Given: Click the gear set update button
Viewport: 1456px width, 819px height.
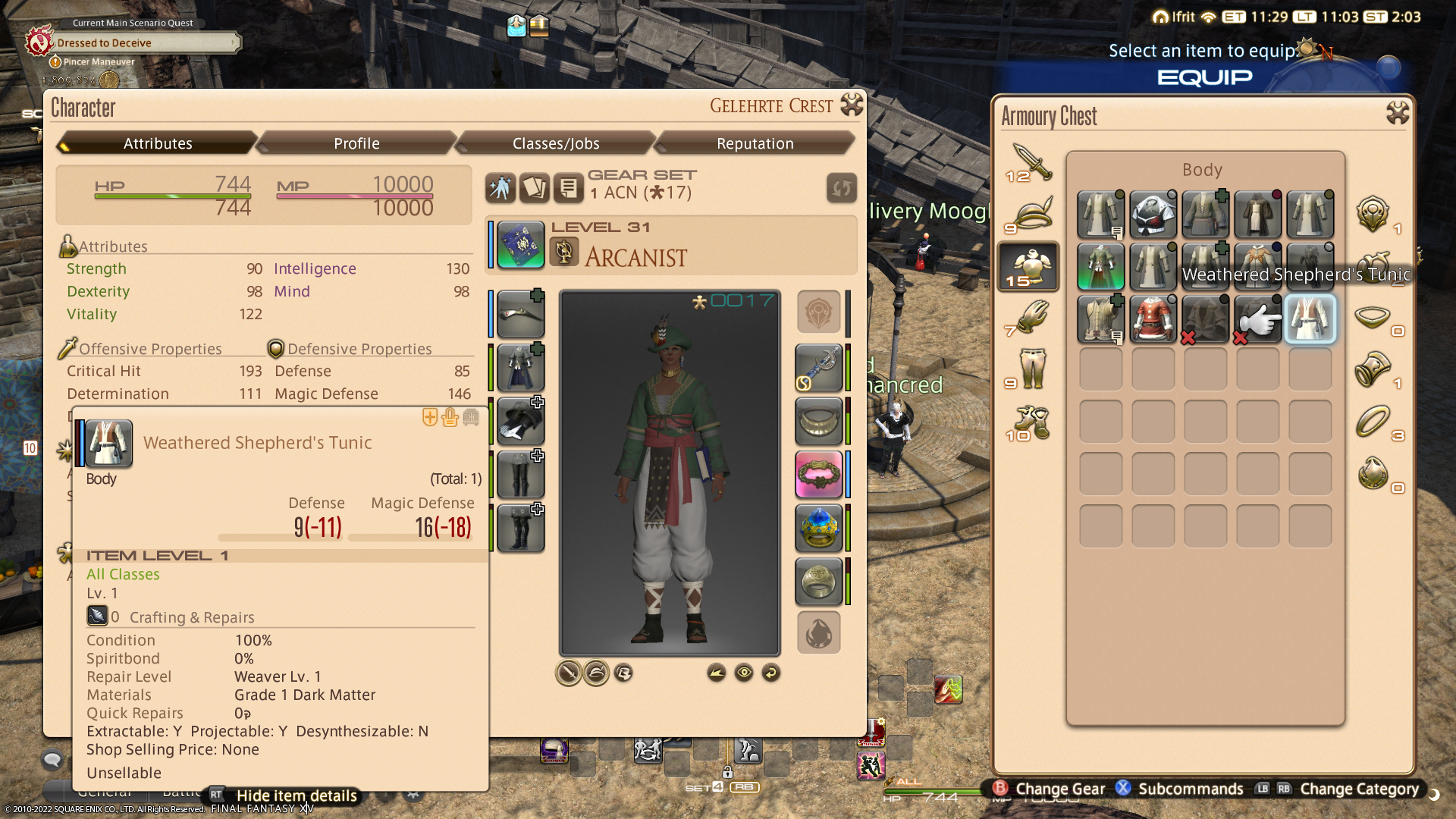Looking at the screenshot, I should pos(841,188).
